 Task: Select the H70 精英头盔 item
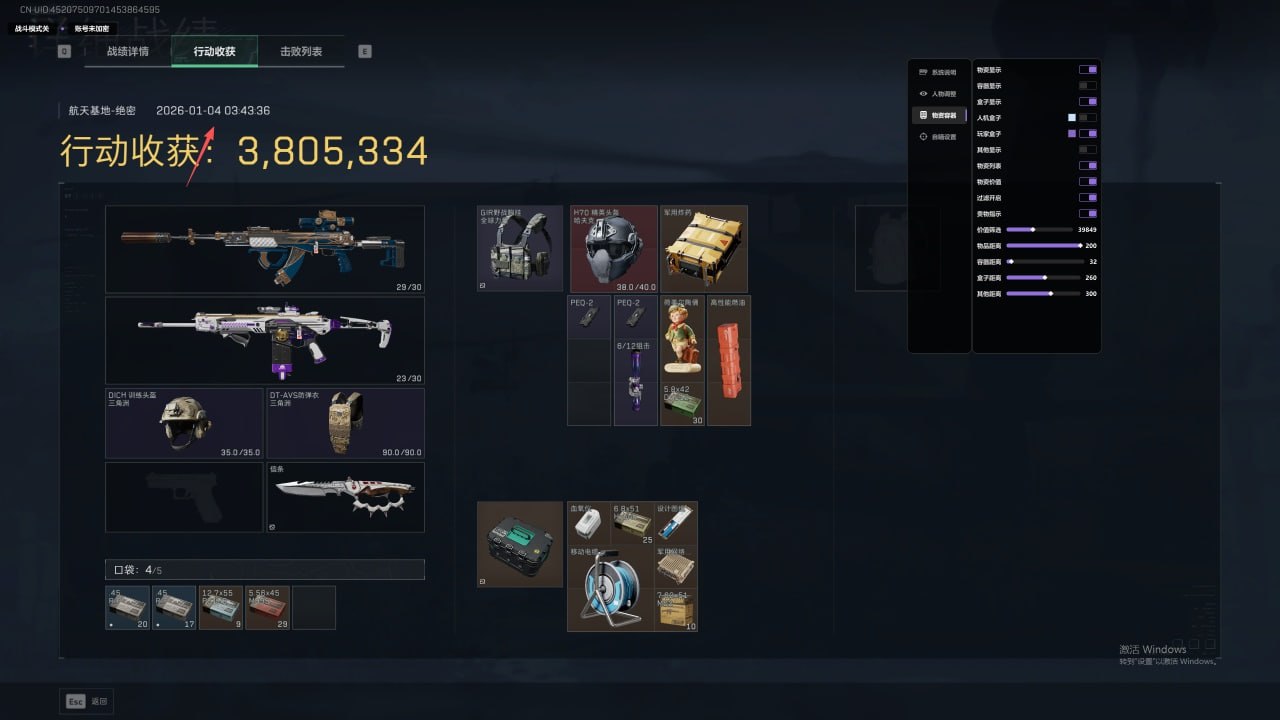click(614, 249)
